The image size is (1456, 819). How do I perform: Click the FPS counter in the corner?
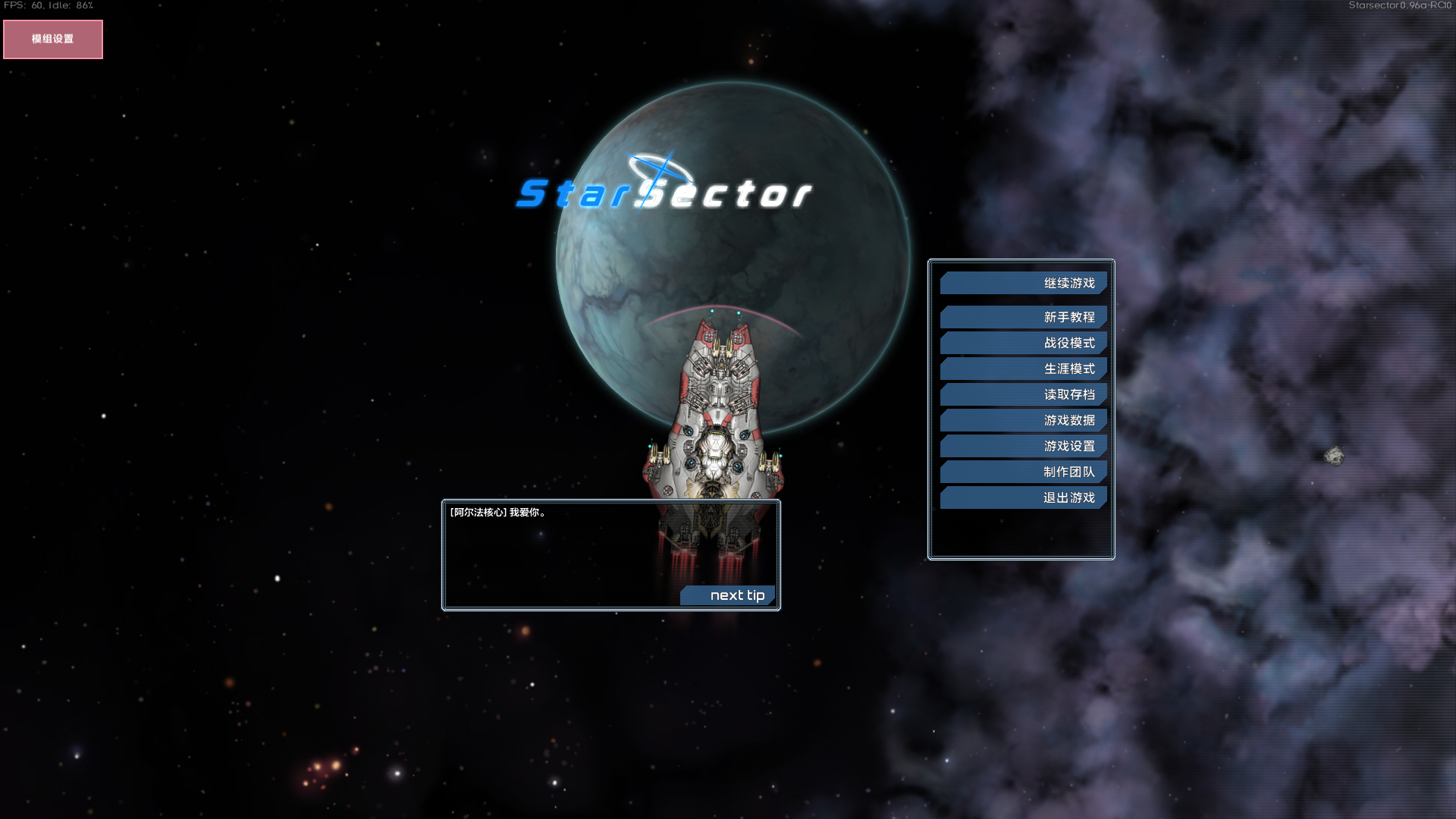pos(47,5)
